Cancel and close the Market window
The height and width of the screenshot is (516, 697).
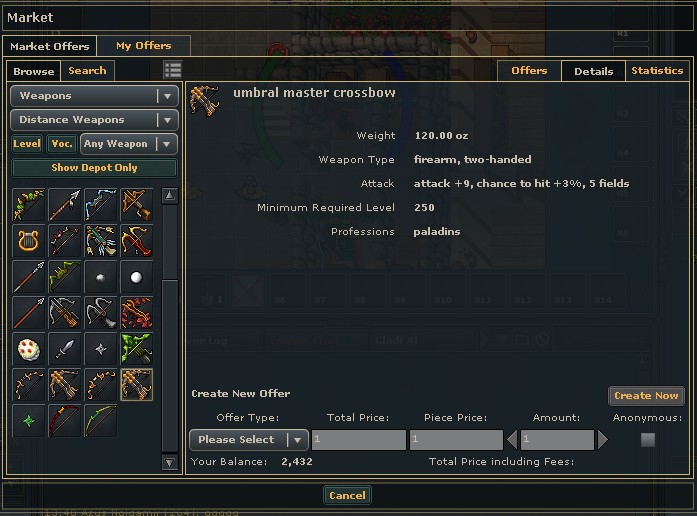pos(347,495)
